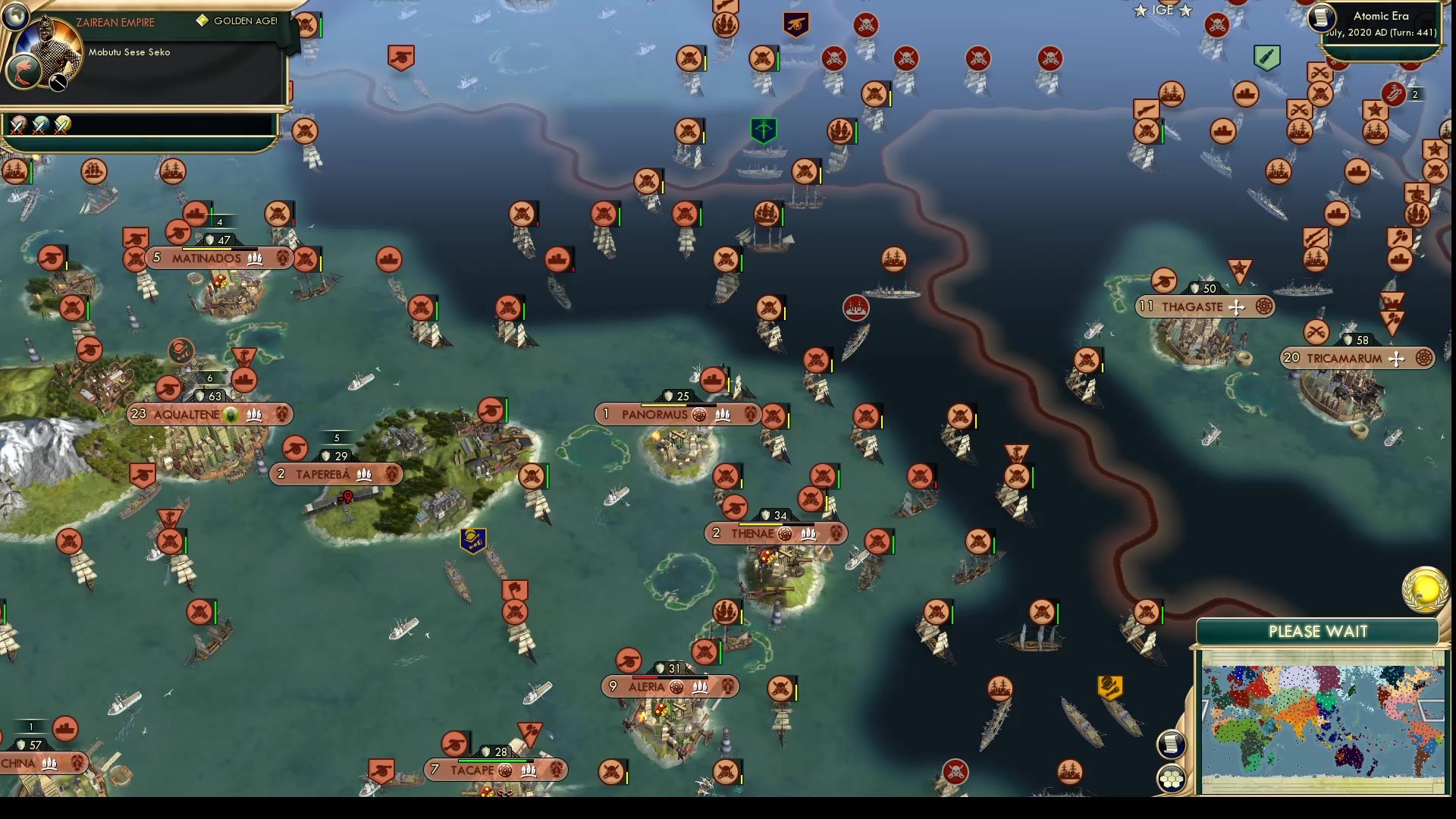1456x819 pixels.
Task: Click the aircraft icon on the Thagaste banner
Action: (1235, 307)
